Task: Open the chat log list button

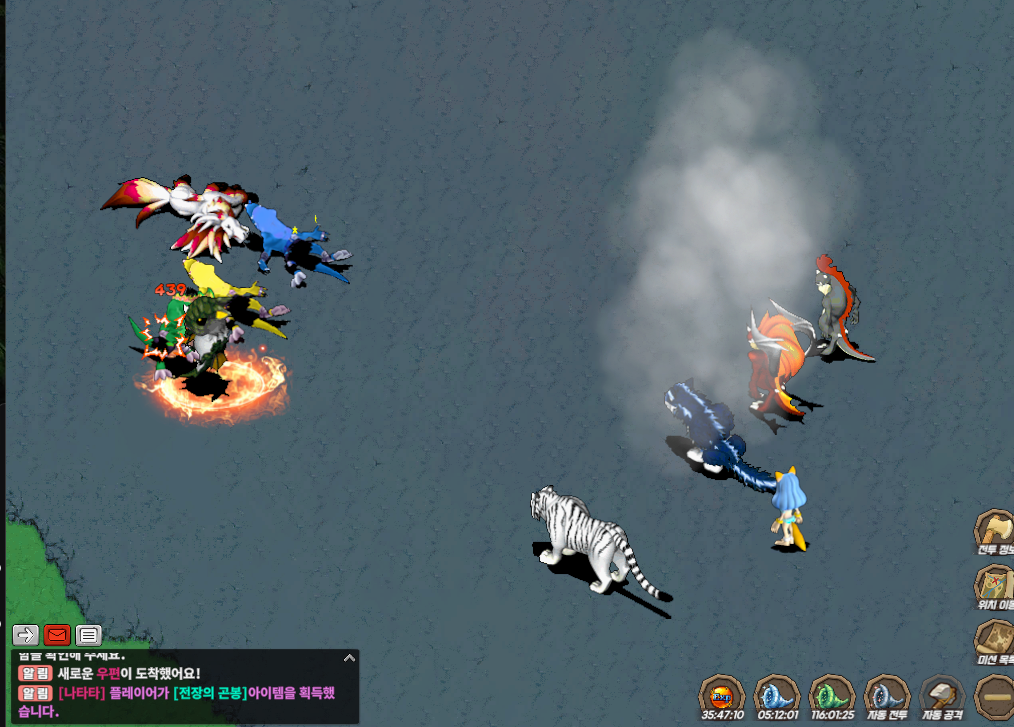Action: click(x=89, y=634)
